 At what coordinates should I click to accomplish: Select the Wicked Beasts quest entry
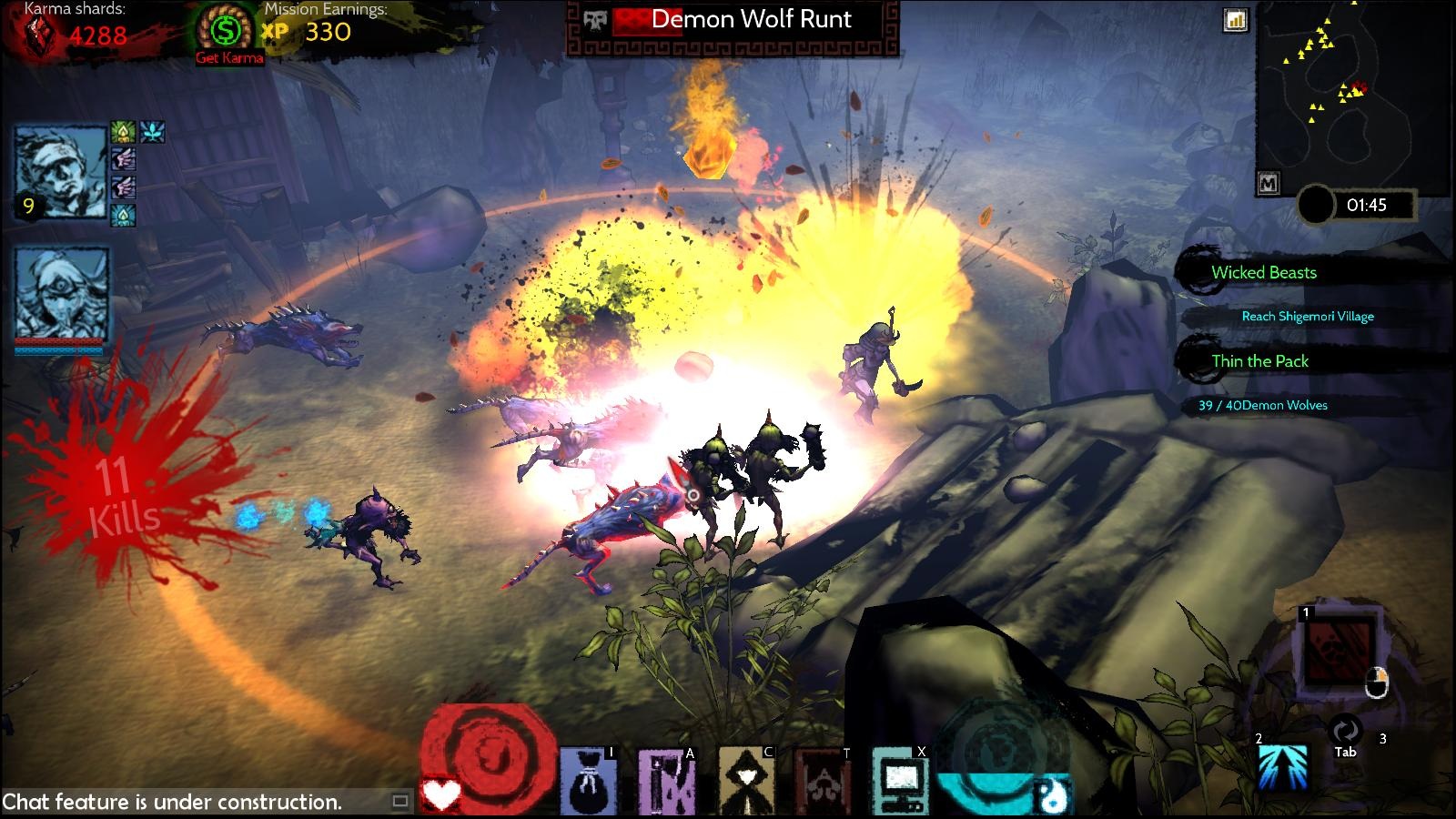[x=1263, y=272]
